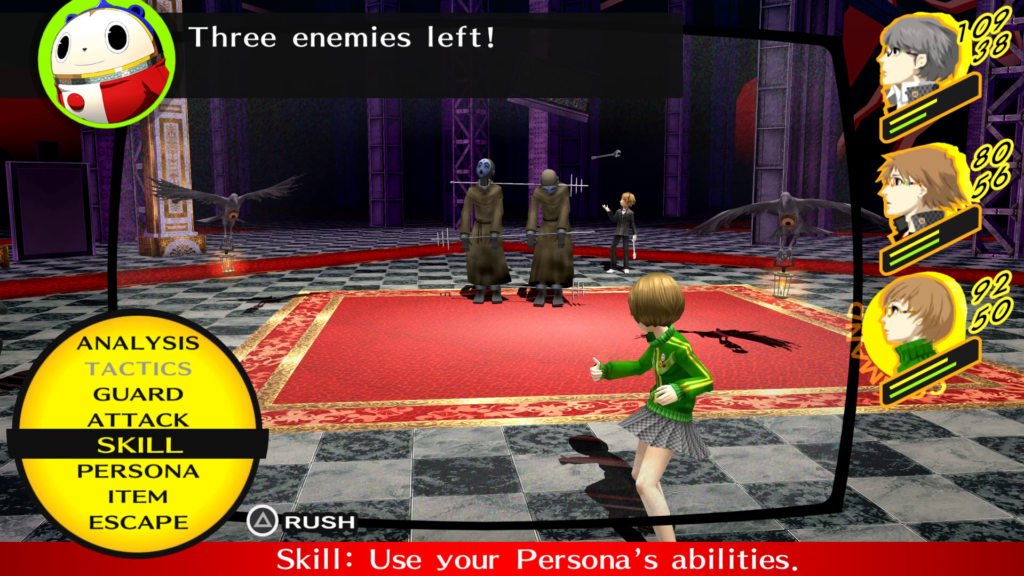
Task: Open the Item command
Action: tap(138, 496)
